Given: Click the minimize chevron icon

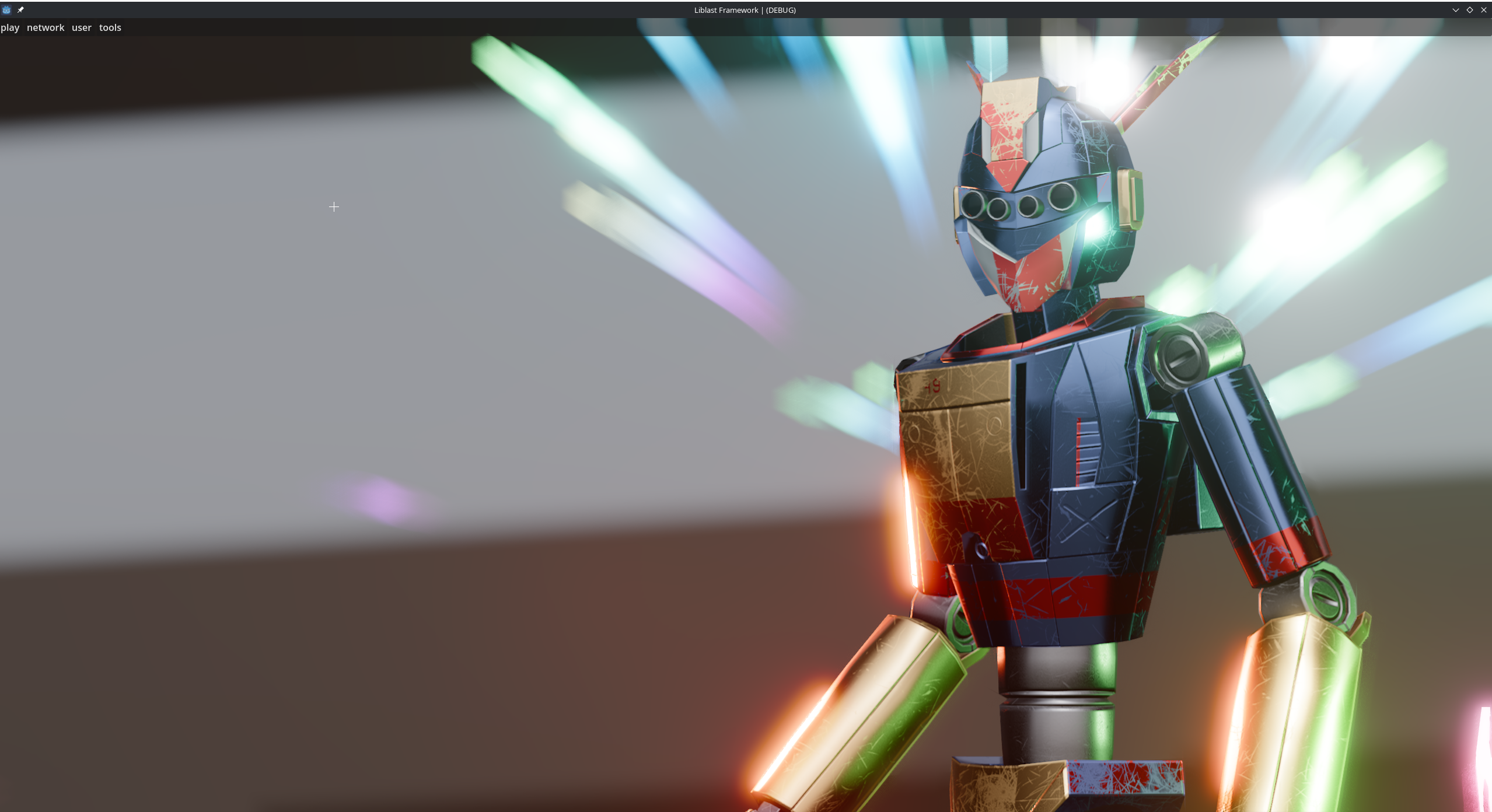Looking at the screenshot, I should pos(1455,9).
